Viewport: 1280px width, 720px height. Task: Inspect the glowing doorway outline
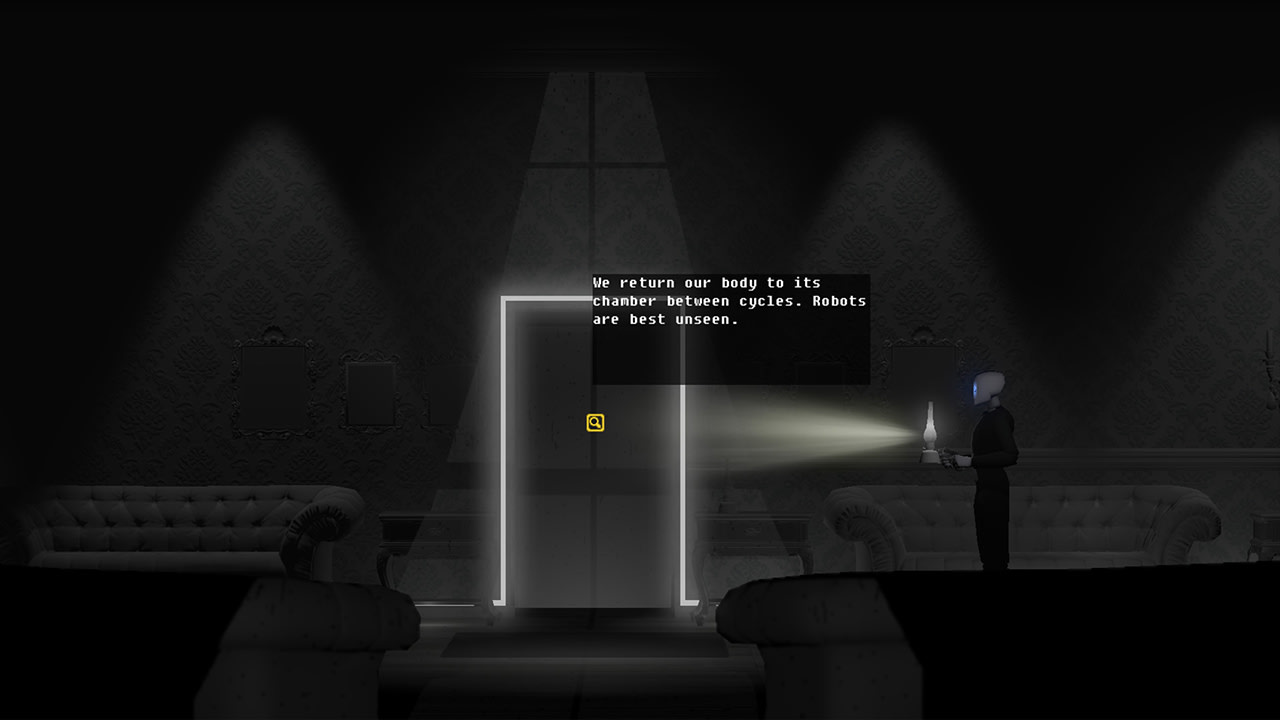500,450
